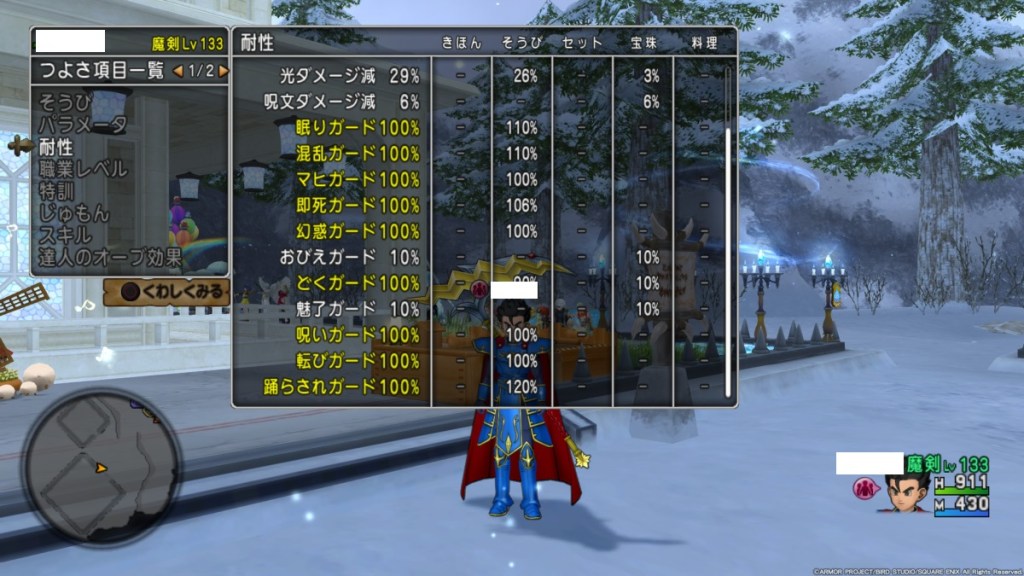Click the くわしくみる button

(x=166, y=292)
